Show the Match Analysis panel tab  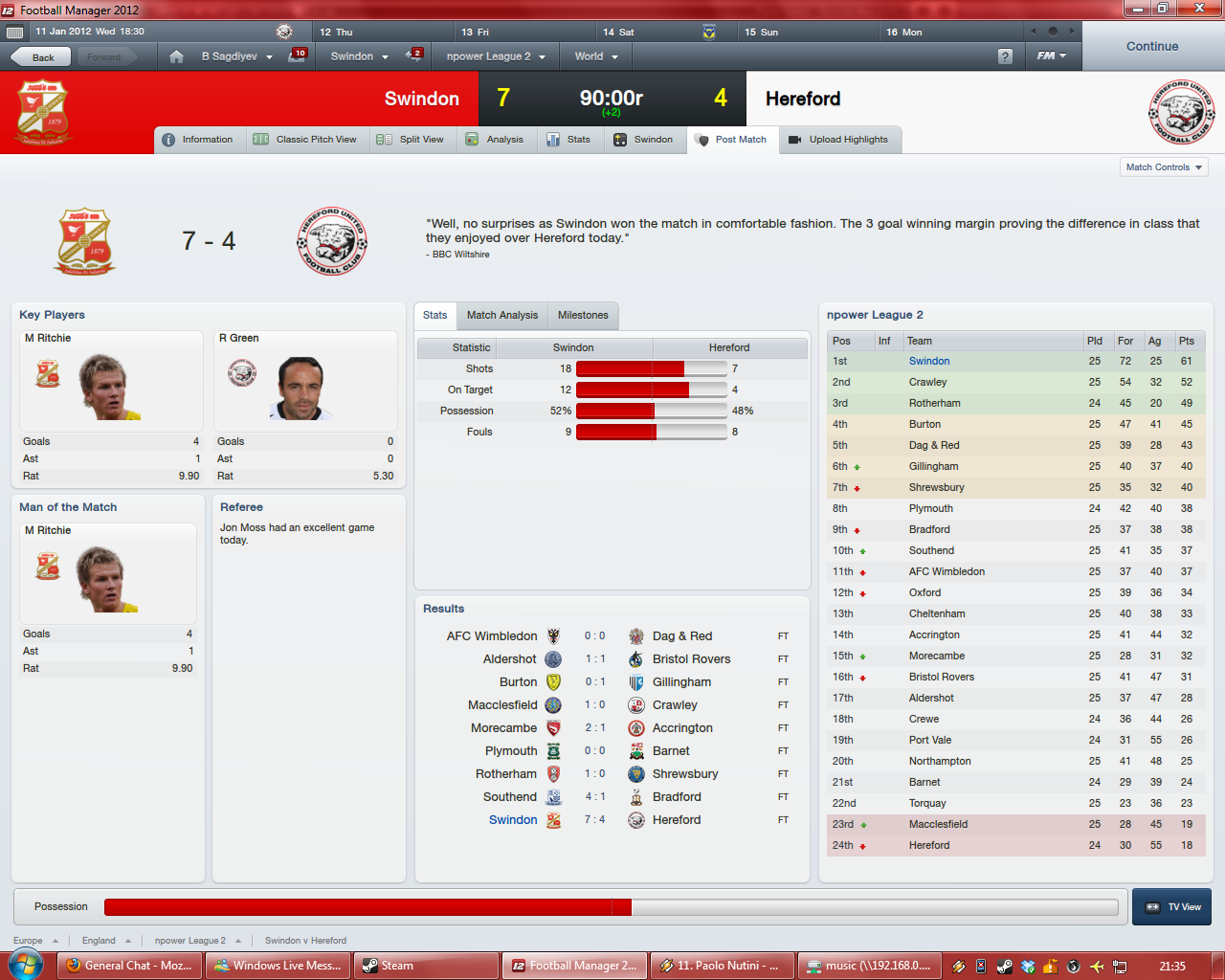point(501,316)
